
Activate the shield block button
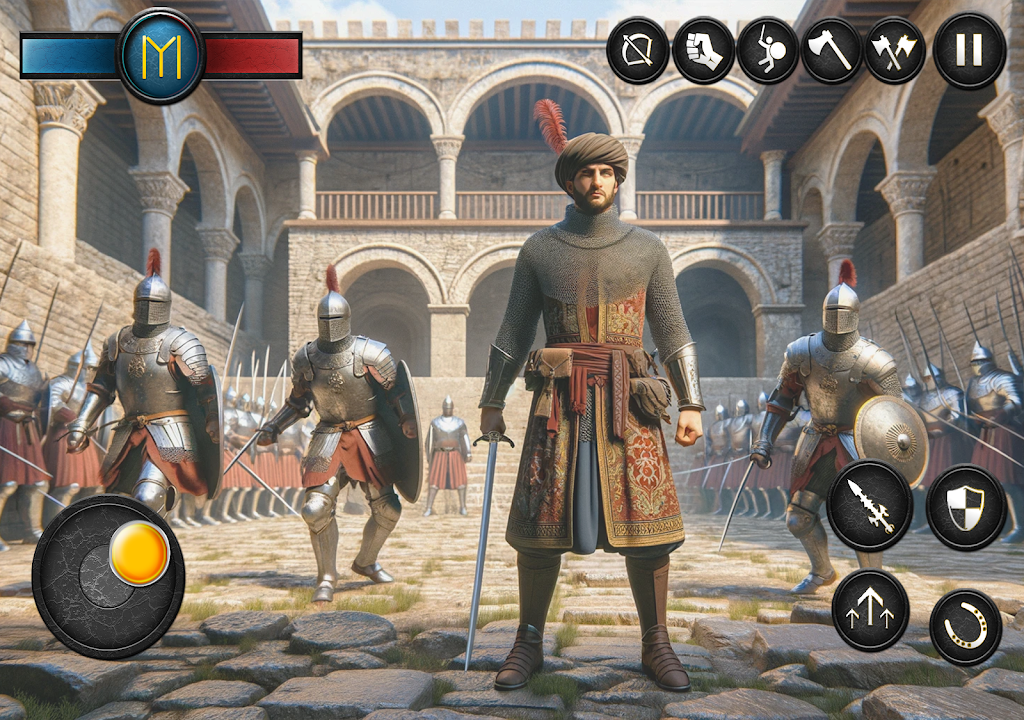(x=966, y=506)
